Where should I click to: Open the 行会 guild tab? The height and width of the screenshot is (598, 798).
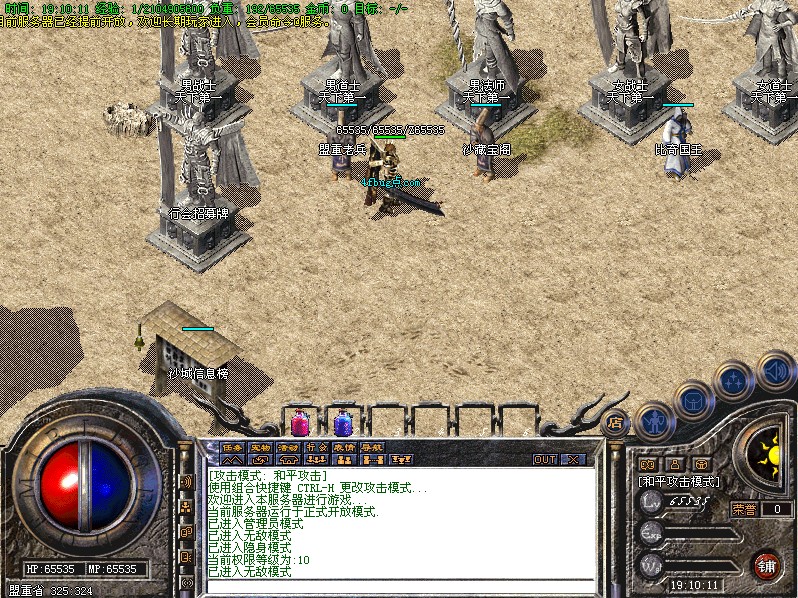[317, 447]
